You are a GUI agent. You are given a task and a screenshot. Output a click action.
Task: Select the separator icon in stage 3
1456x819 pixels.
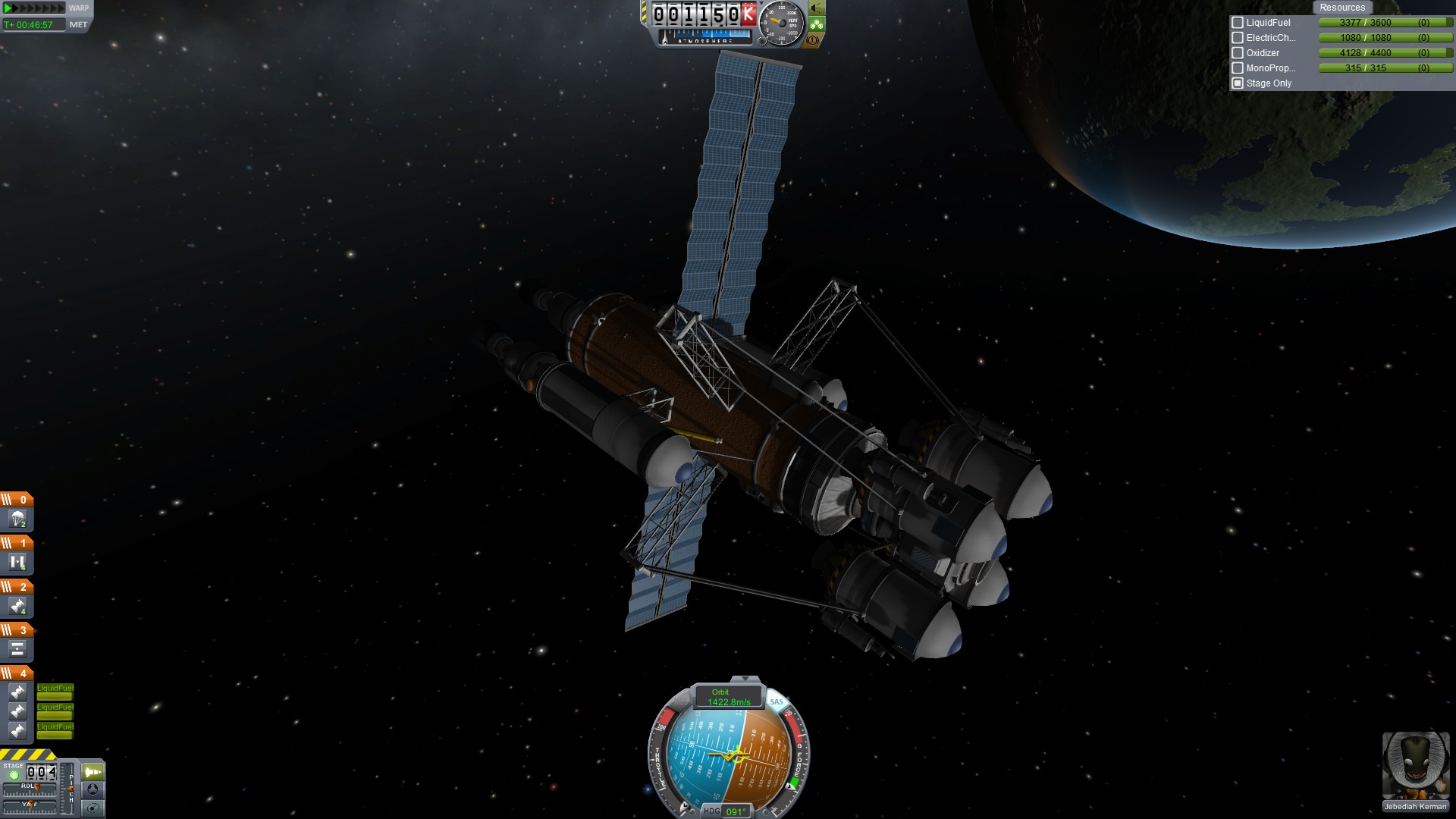click(x=17, y=649)
